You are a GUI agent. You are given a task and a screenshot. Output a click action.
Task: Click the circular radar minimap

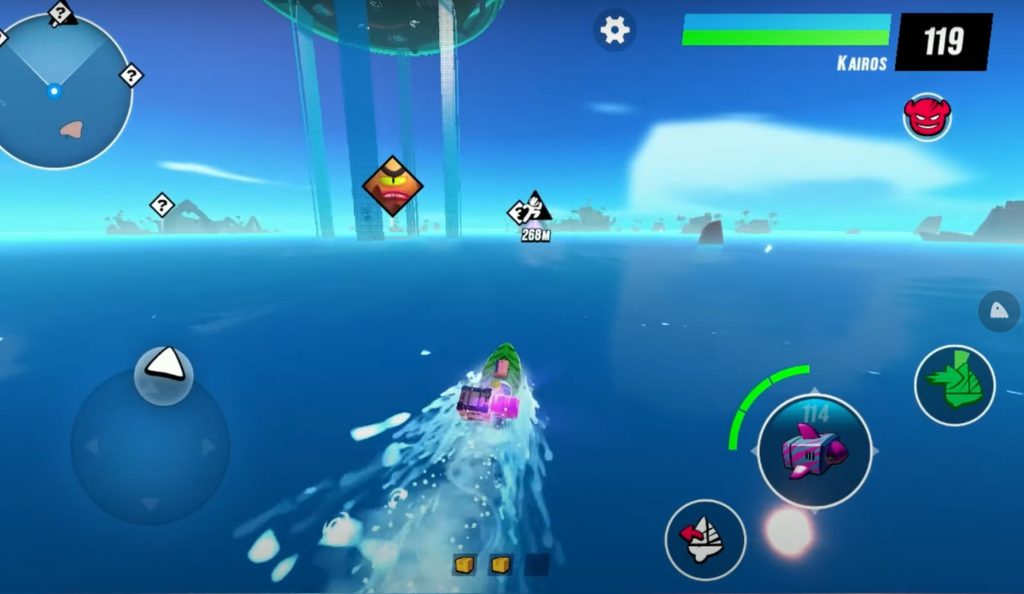coord(62,91)
